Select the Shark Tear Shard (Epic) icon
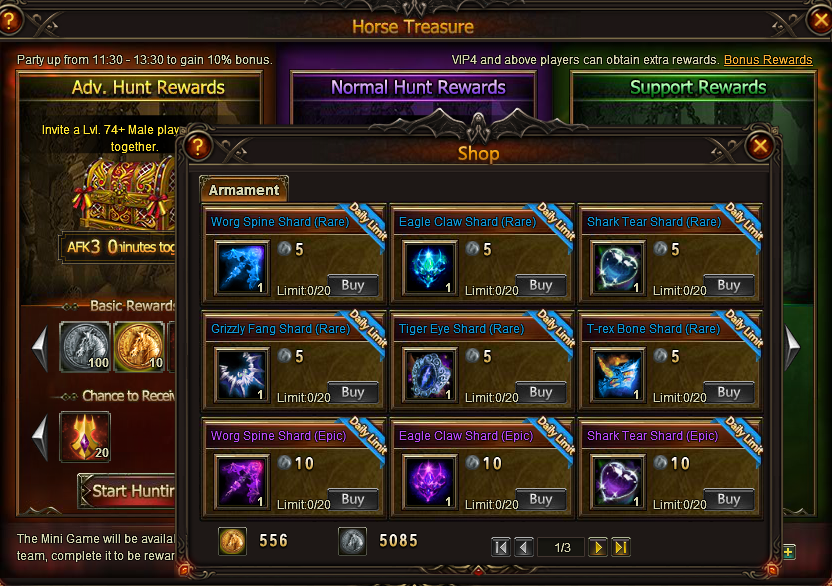Viewport: 832px width, 586px height. [619, 482]
